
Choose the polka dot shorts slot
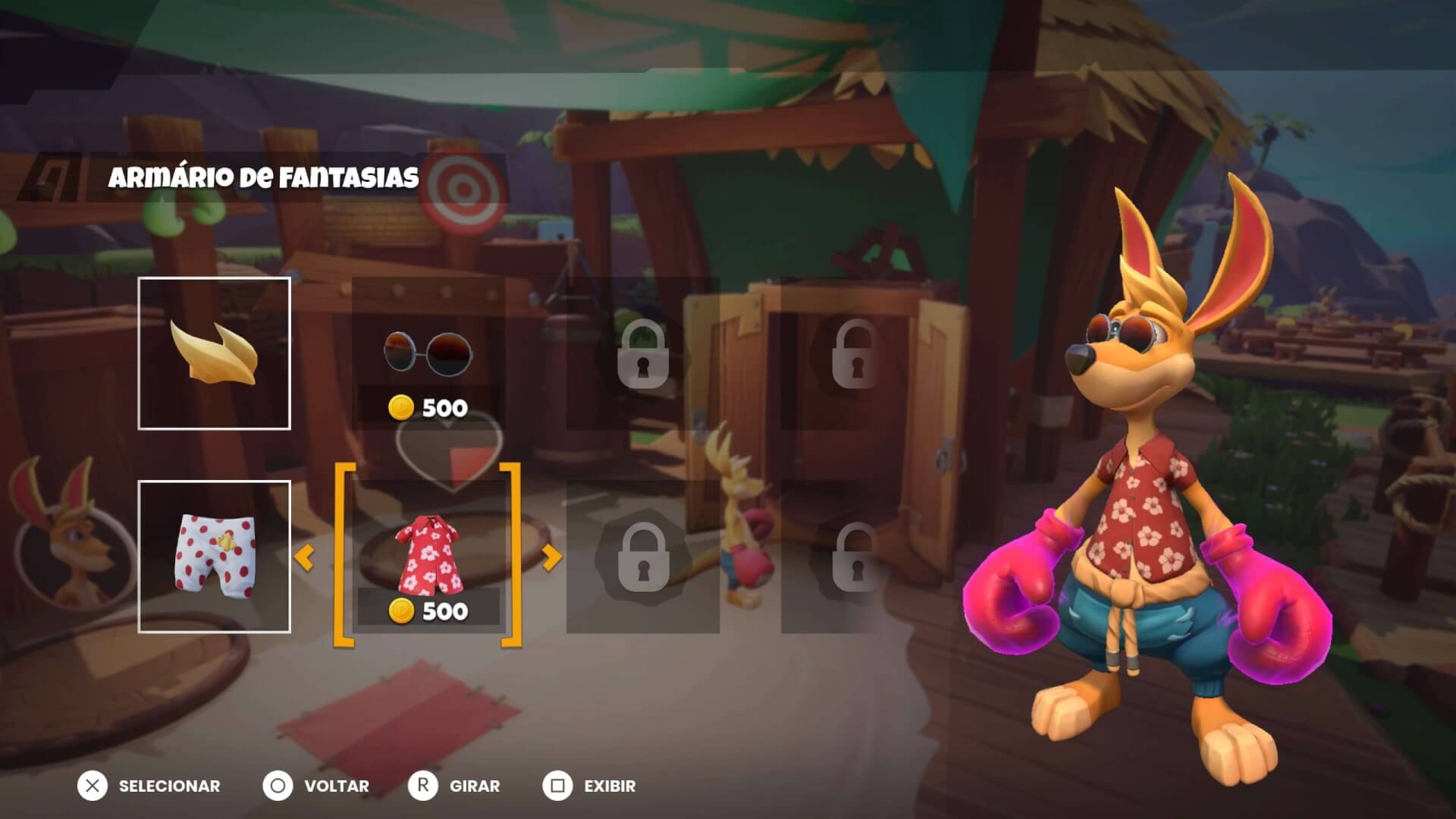pyautogui.click(x=214, y=557)
